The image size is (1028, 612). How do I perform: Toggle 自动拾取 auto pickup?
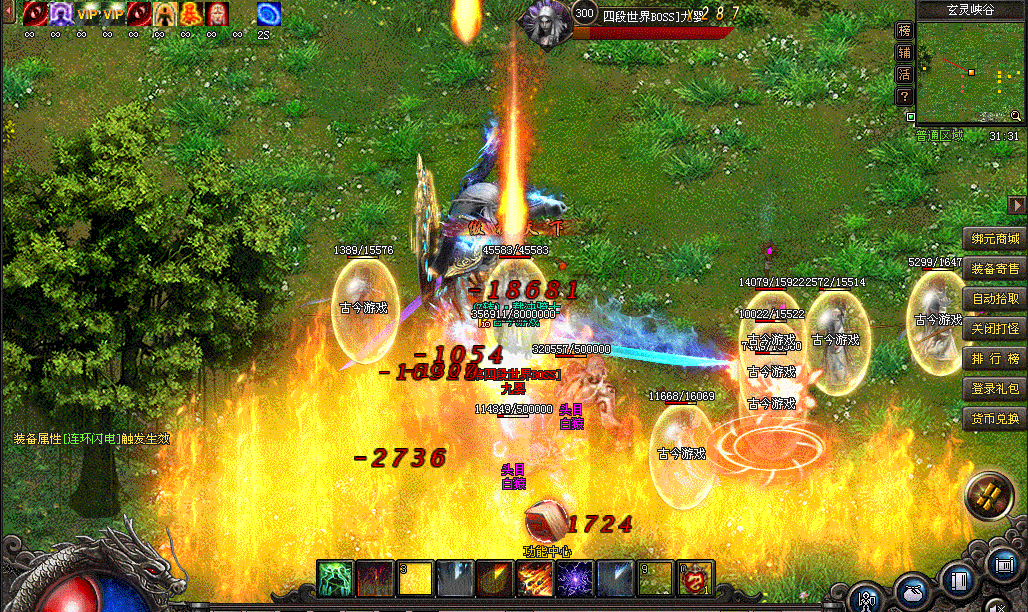(995, 299)
